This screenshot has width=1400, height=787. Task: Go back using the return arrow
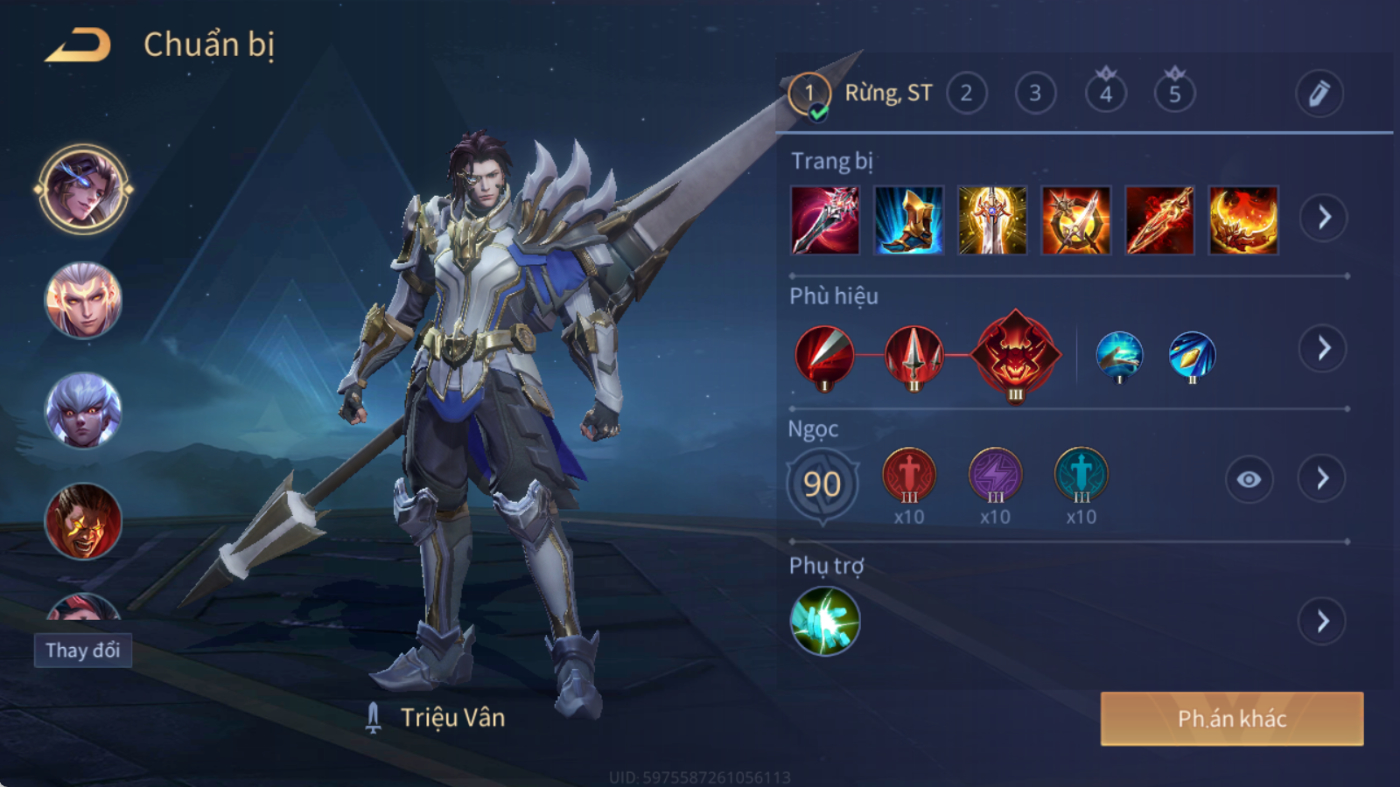(78, 46)
